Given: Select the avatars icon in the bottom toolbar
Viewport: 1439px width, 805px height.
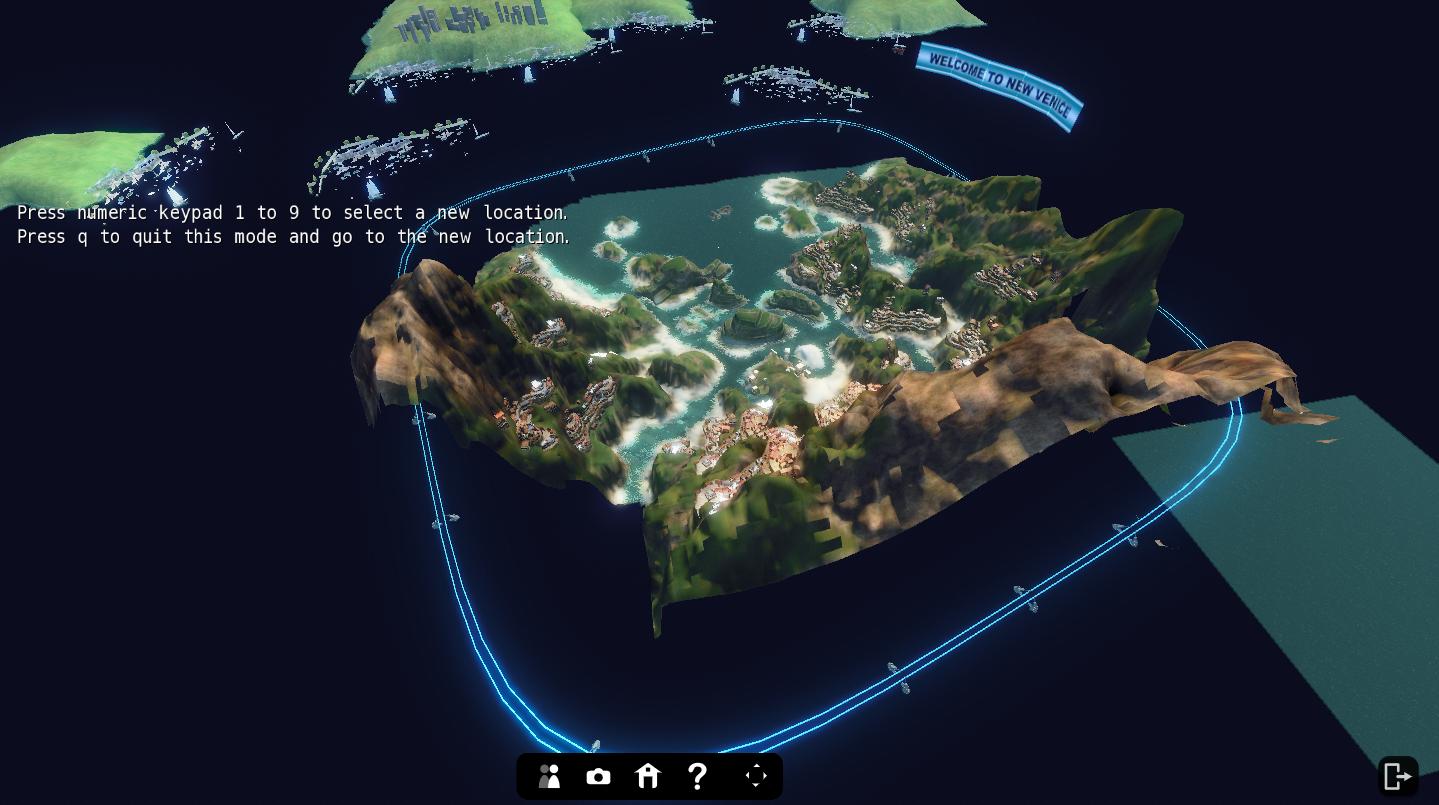Looking at the screenshot, I should tap(548, 776).
